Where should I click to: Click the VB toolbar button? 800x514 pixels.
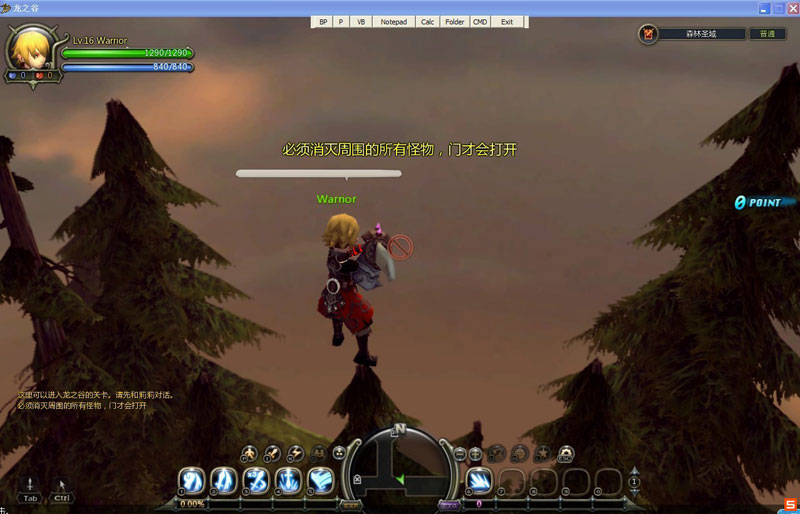coord(360,21)
